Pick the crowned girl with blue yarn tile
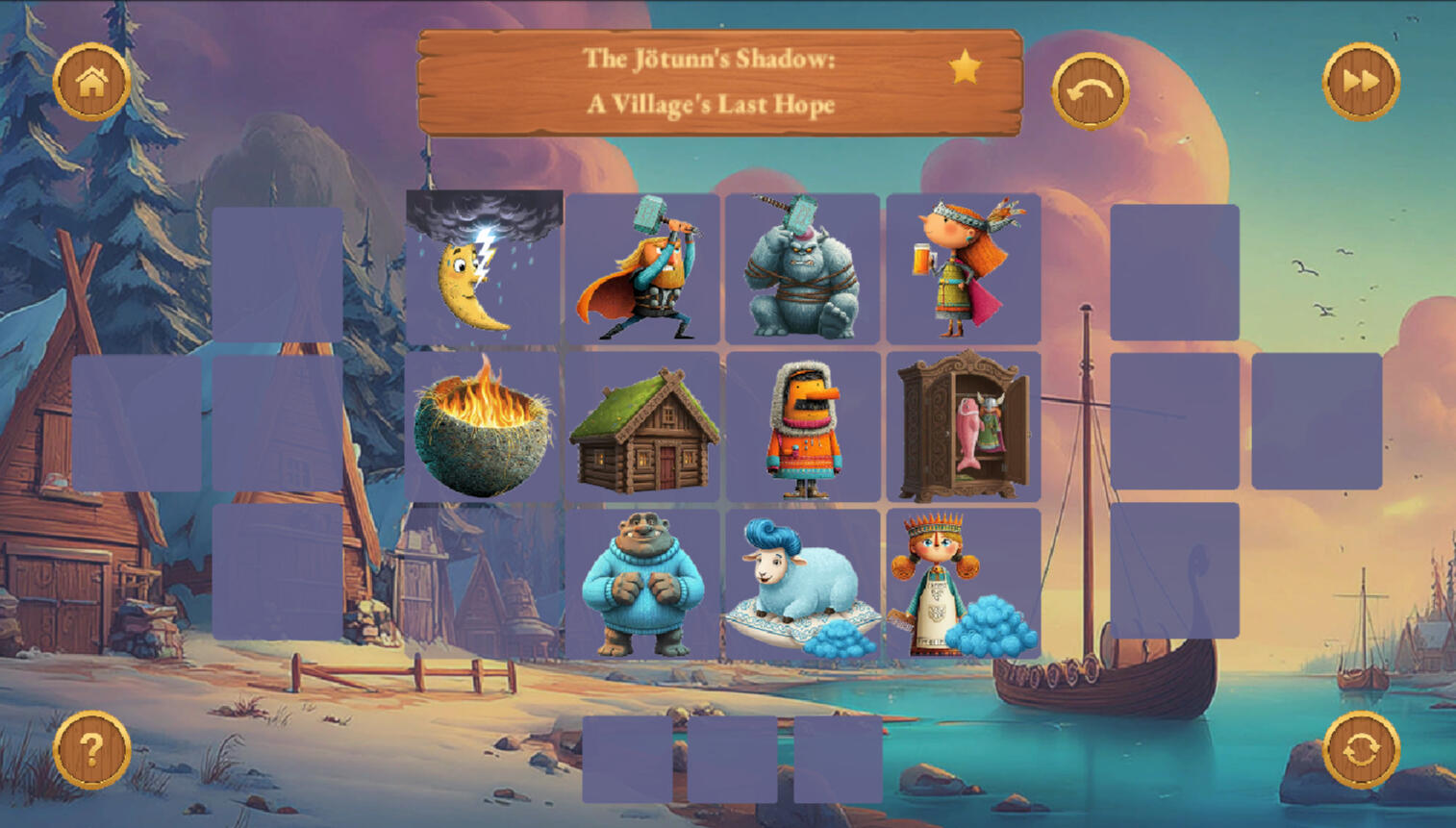Screen dimensions: 1456x828 [x=963, y=584]
